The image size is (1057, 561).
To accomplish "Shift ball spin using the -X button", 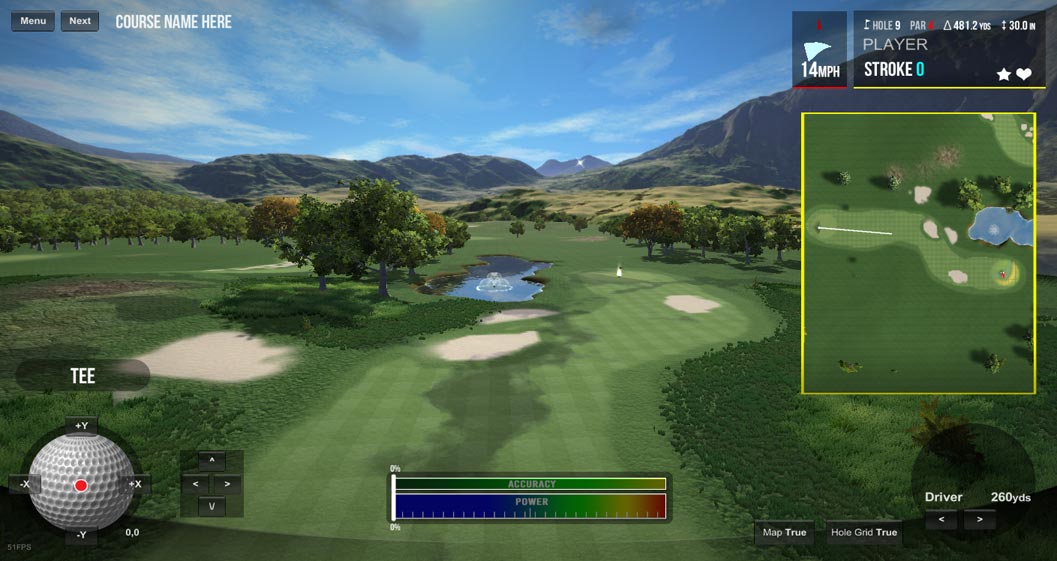I will coord(23,484).
